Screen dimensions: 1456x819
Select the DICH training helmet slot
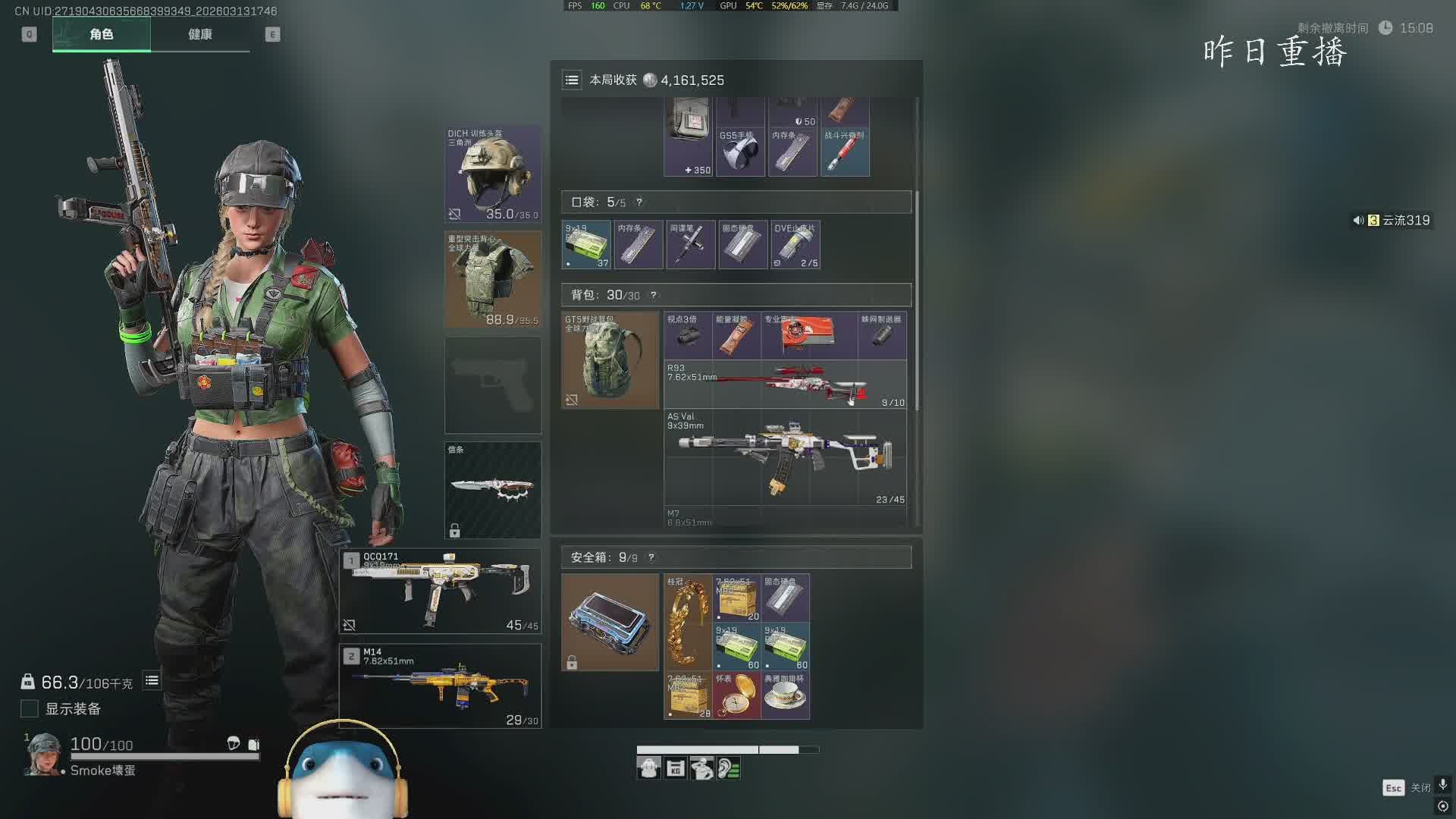pos(493,174)
